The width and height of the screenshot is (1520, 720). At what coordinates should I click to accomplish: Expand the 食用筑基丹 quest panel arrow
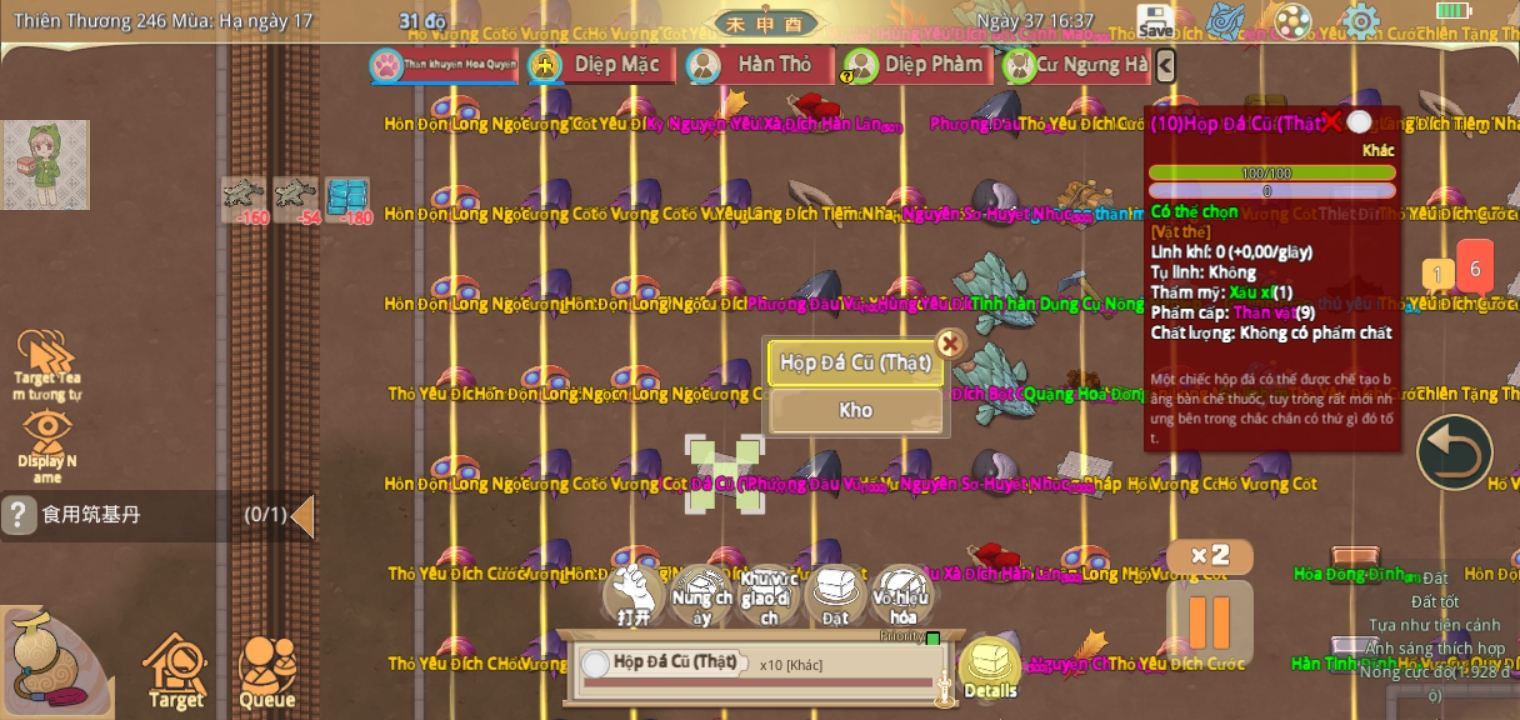pyautogui.click(x=305, y=516)
